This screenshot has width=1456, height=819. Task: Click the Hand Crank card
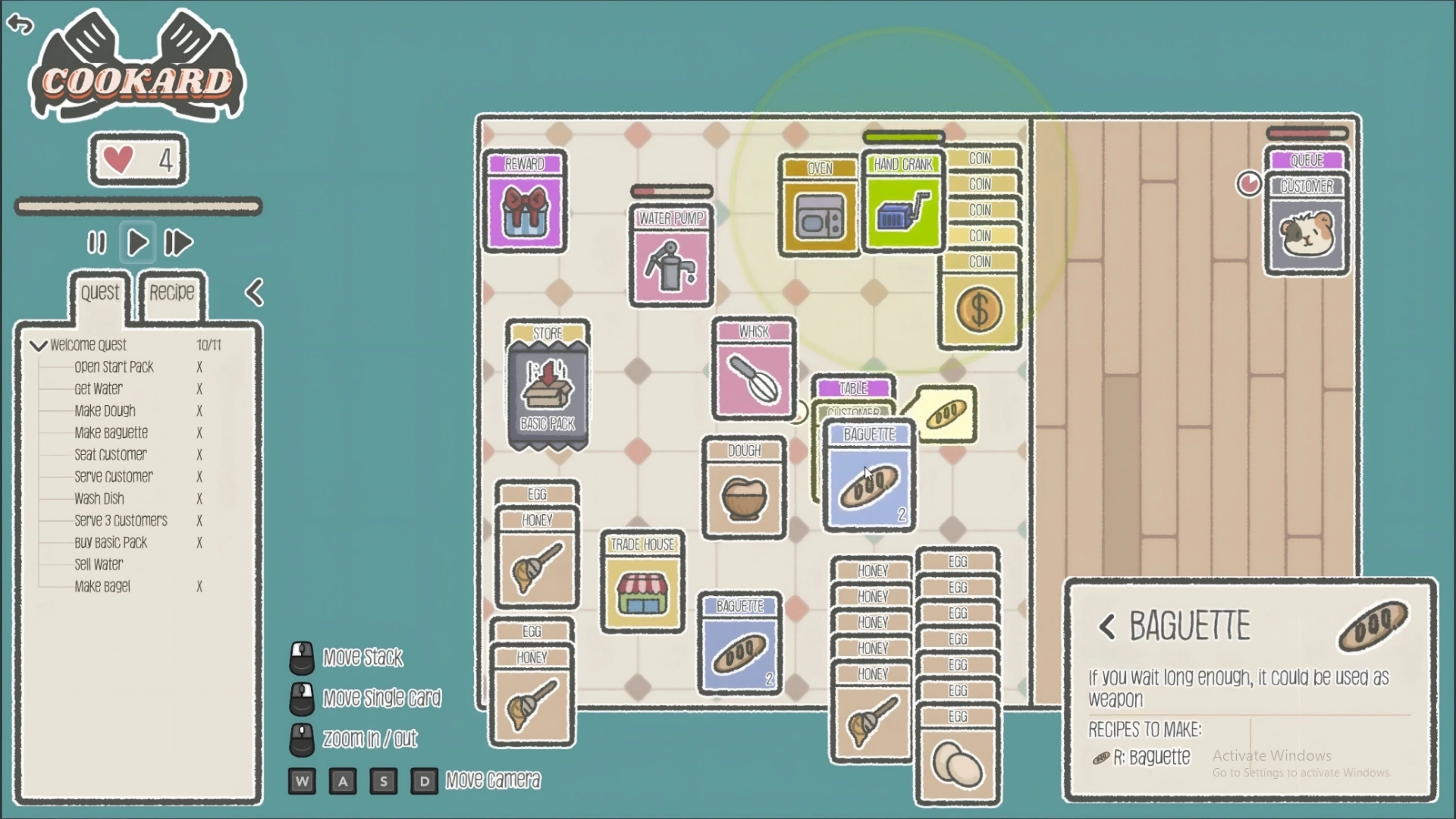[902, 206]
